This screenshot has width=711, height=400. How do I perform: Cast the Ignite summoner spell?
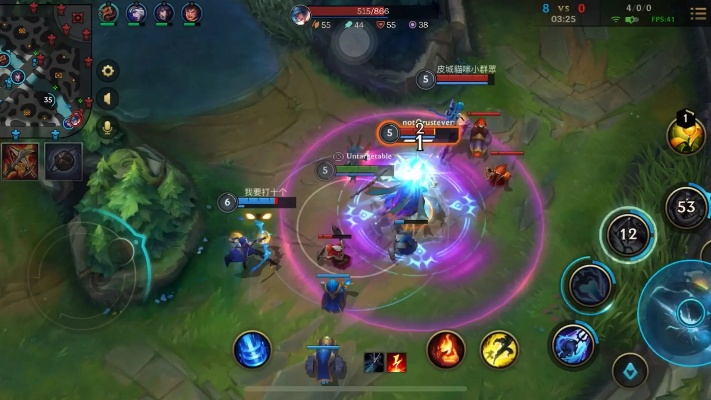tap(446, 350)
